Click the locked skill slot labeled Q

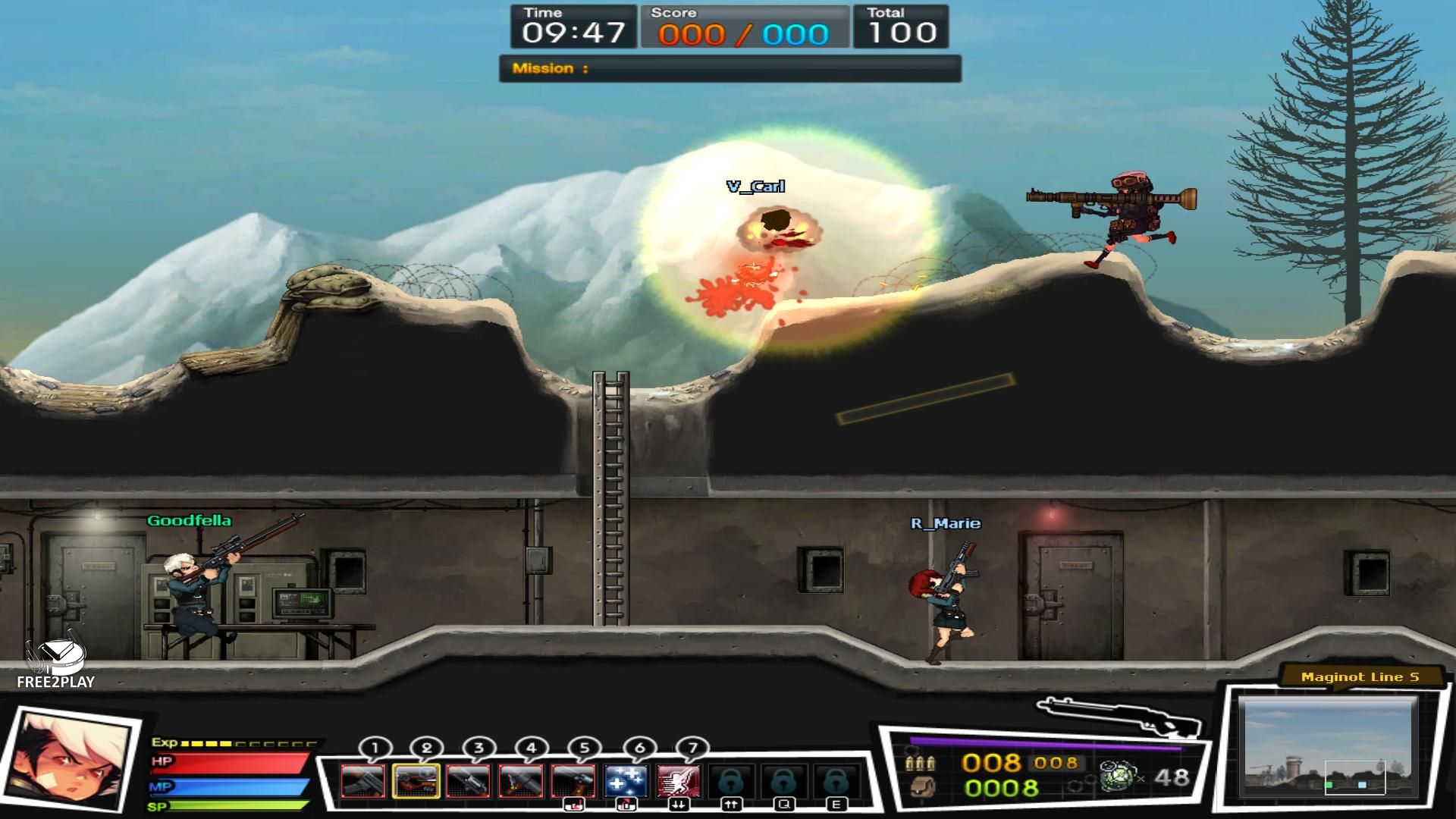pos(783,780)
